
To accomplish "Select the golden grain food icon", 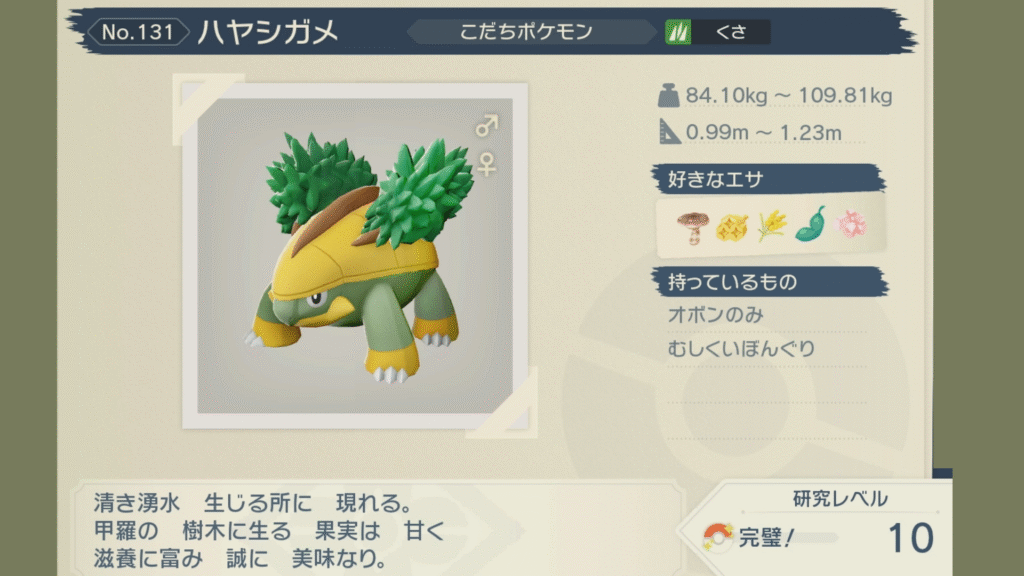I will tap(771, 226).
